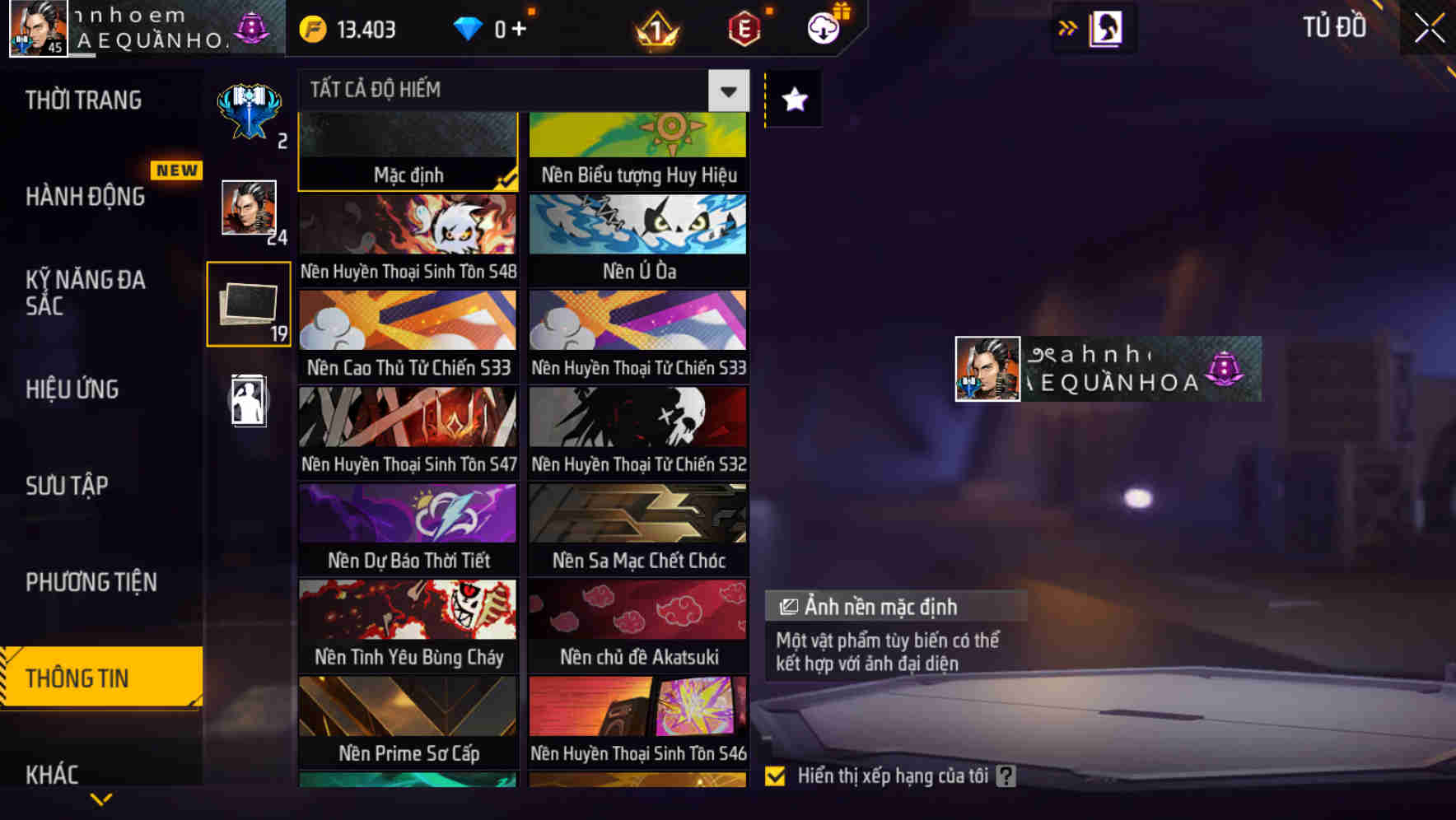Viewport: 1456px width, 820px height.
Task: Select the avatar category icon showing 24
Action: pyautogui.click(x=248, y=208)
